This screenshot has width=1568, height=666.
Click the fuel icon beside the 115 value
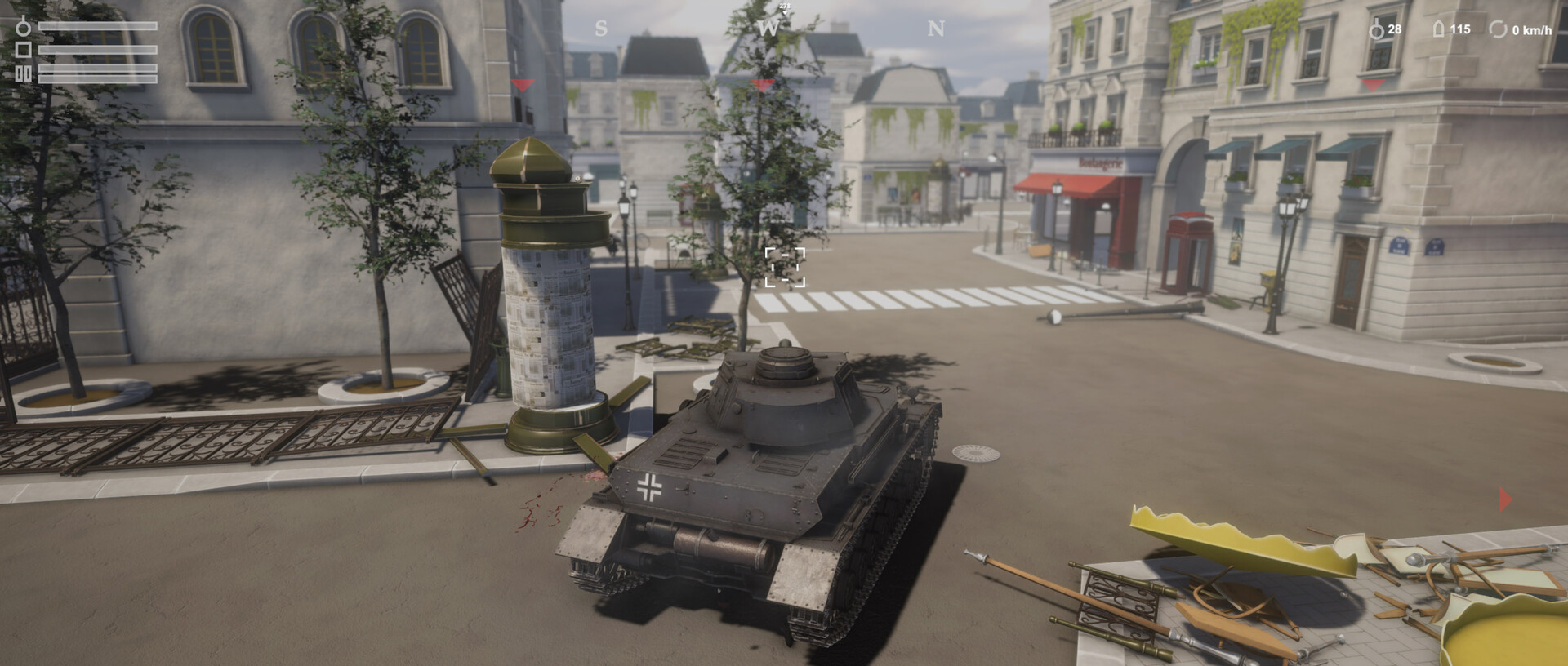tap(1439, 30)
